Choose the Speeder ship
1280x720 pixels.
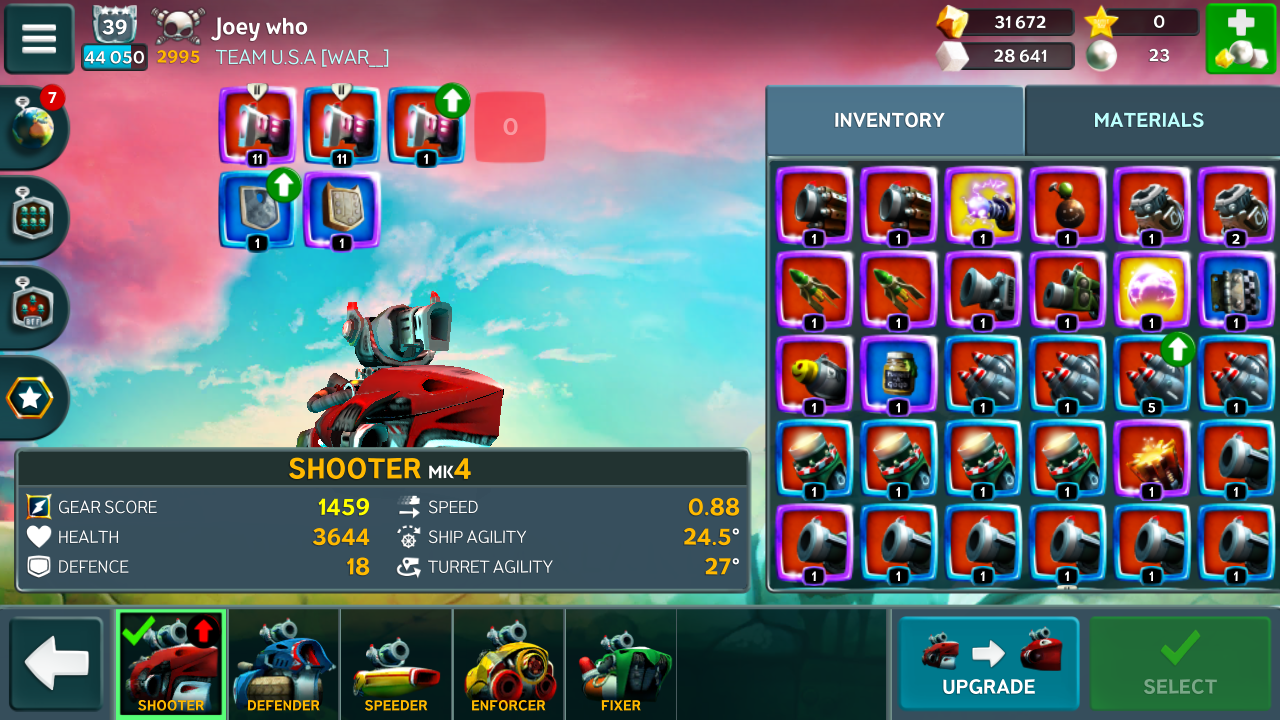(396, 664)
